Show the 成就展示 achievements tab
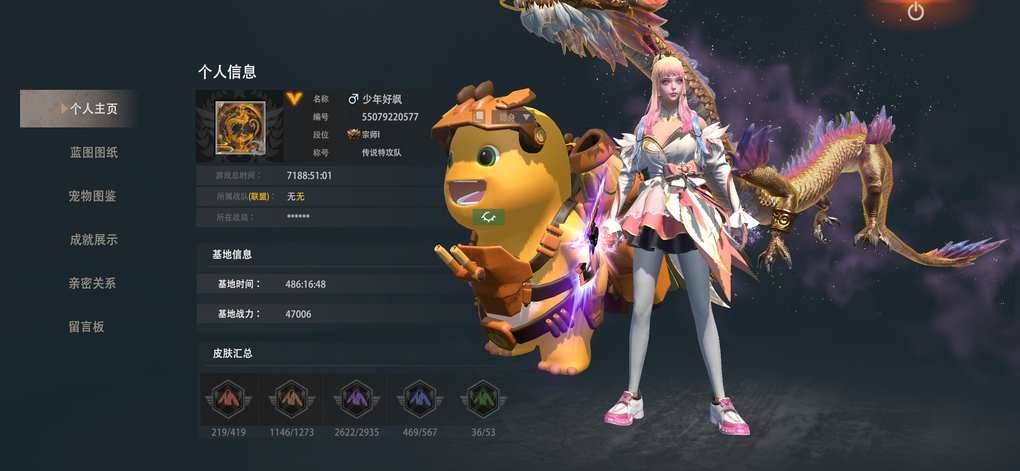Screen dimensions: 1020x471 pyautogui.click(x=92, y=240)
